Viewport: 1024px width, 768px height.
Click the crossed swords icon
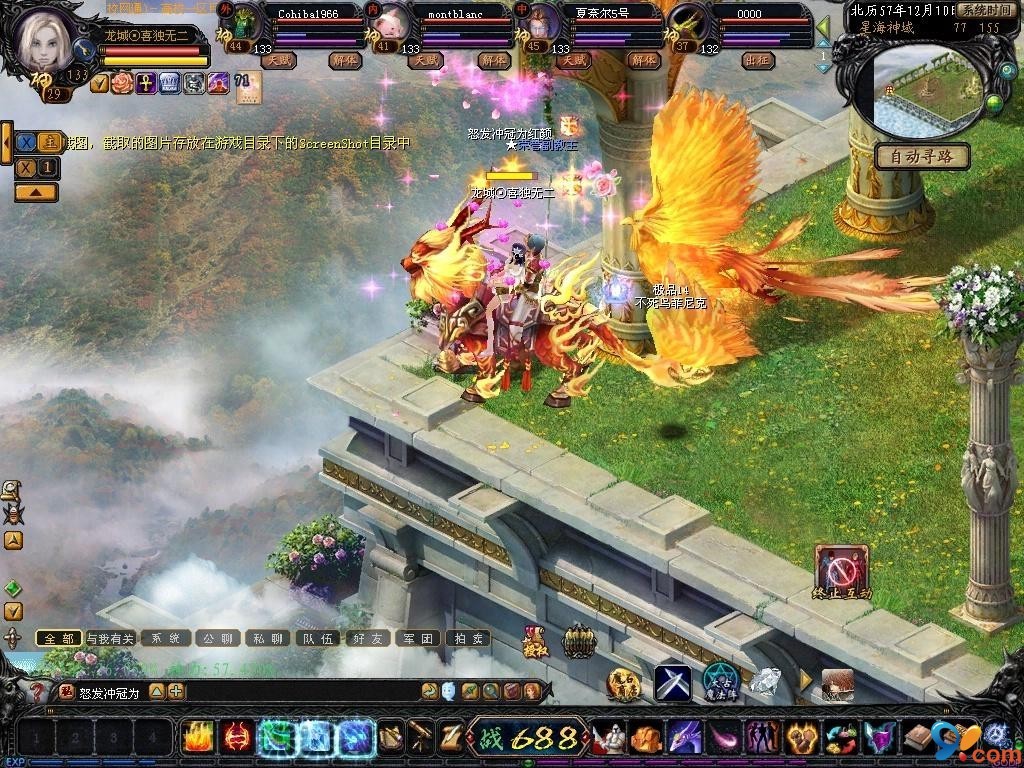(673, 683)
